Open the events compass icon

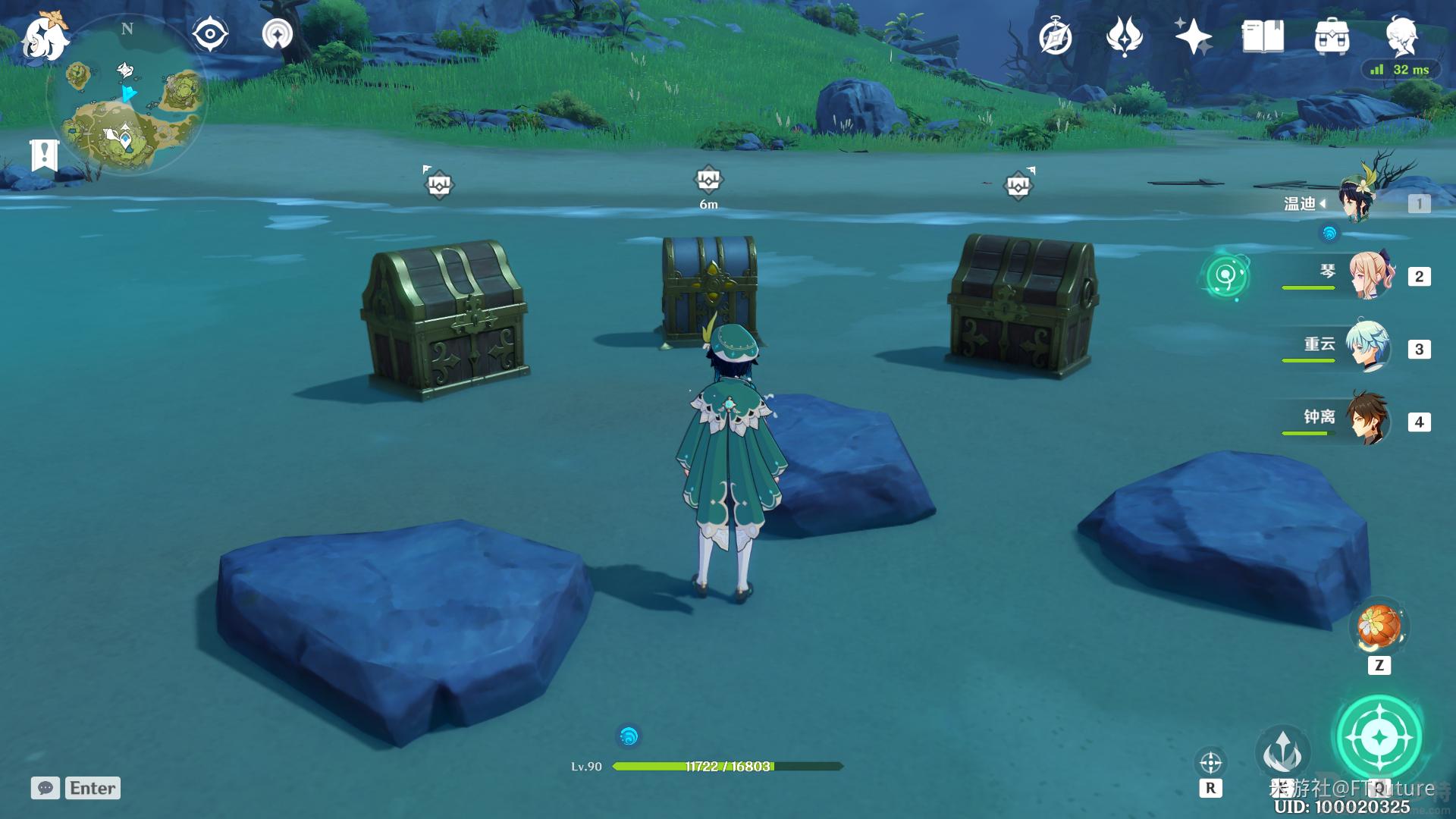tap(1055, 37)
